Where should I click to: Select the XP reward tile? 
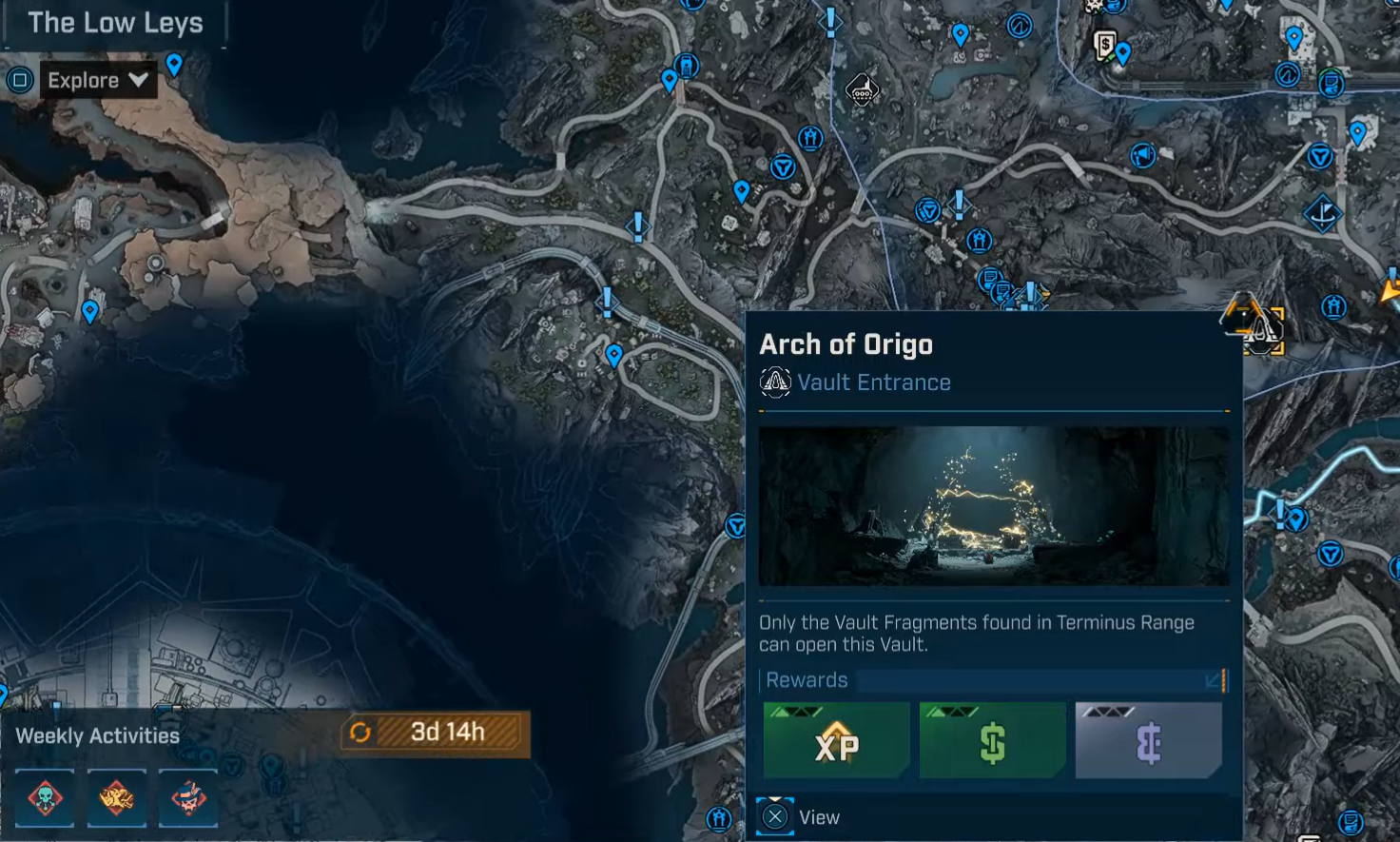pos(836,741)
